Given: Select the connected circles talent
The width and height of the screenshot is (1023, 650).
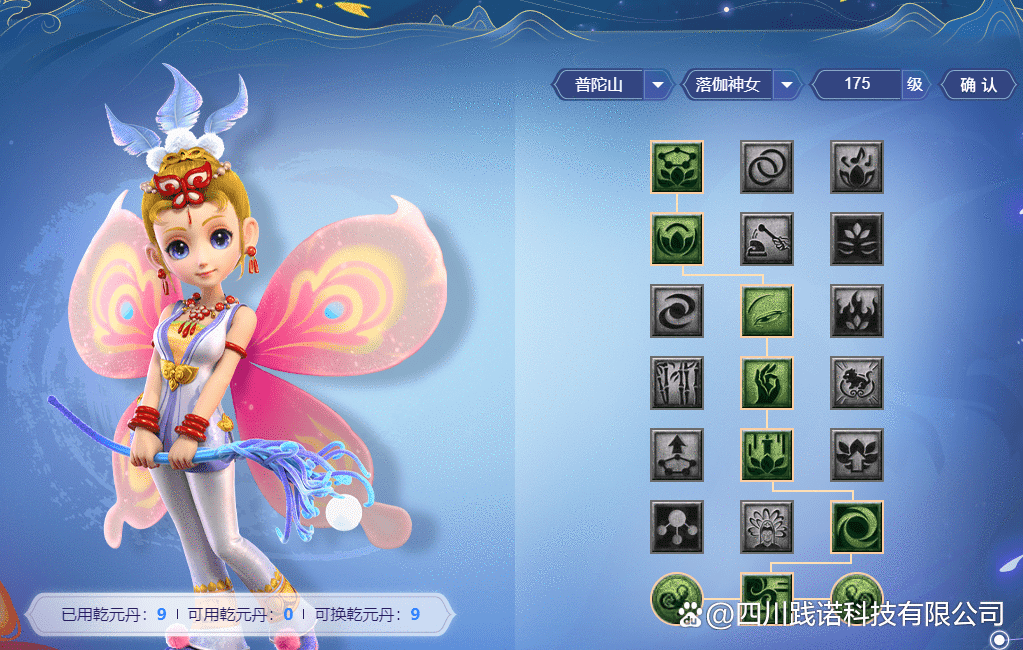Looking at the screenshot, I should [x=677, y=527].
